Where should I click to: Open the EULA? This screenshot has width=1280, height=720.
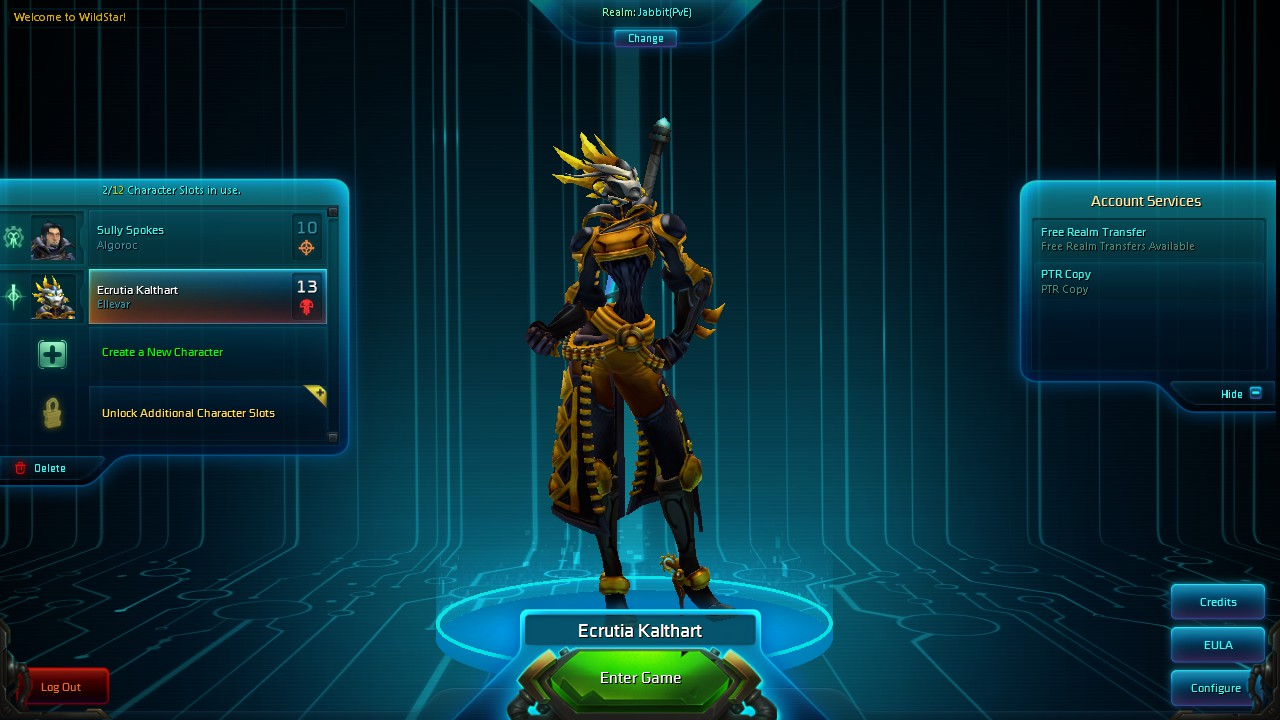[1218, 645]
